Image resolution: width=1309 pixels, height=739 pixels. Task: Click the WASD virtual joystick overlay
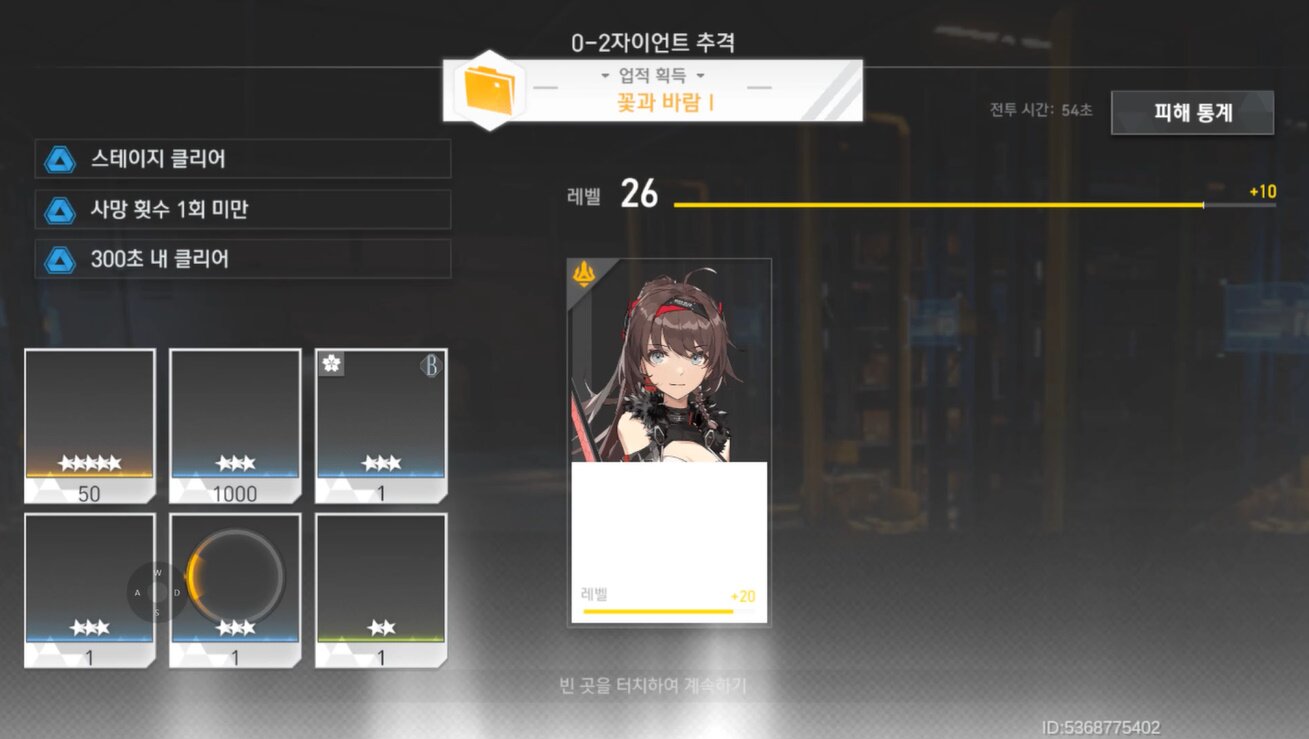click(157, 592)
